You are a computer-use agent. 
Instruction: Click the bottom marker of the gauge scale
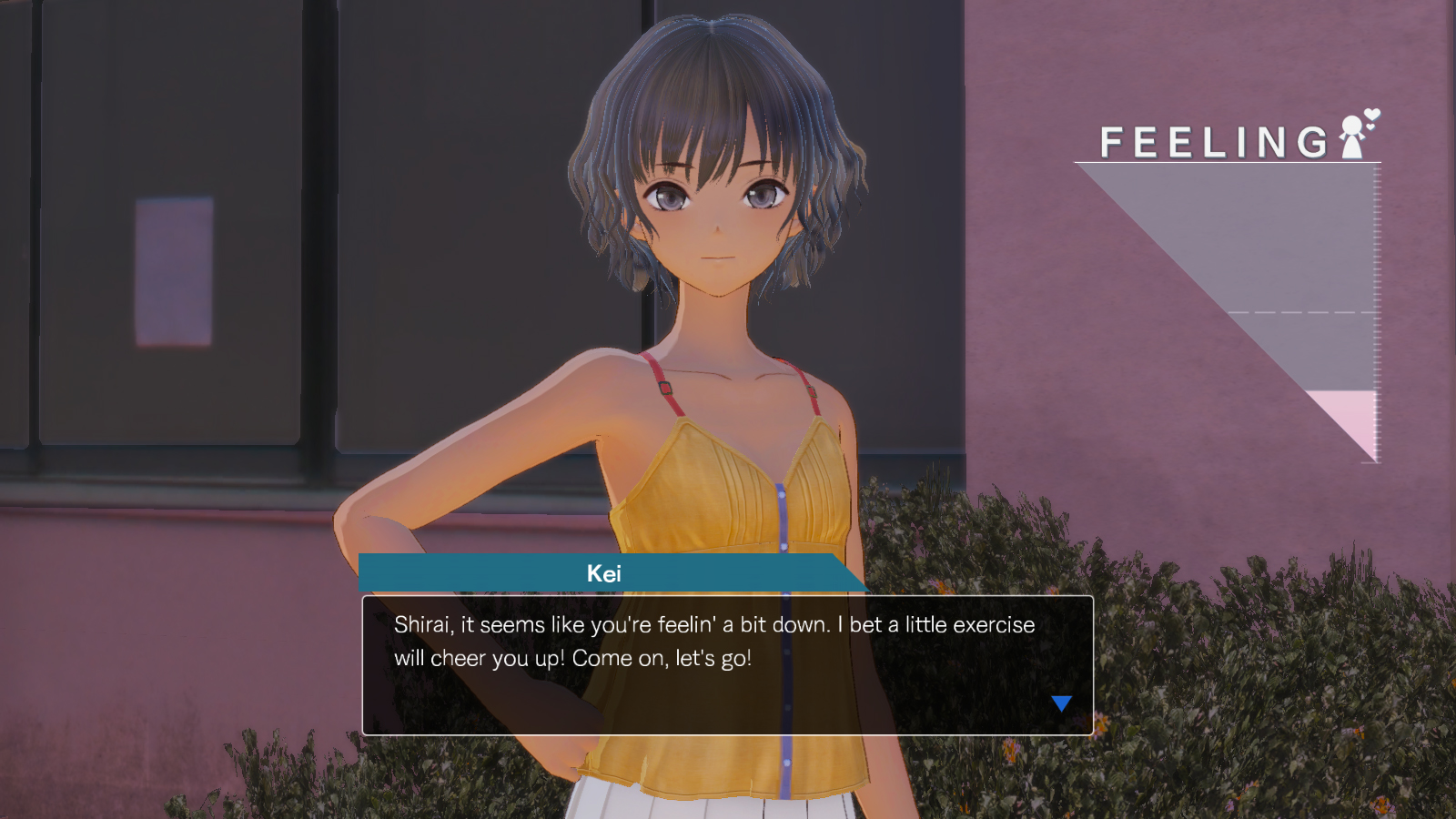tap(1370, 462)
